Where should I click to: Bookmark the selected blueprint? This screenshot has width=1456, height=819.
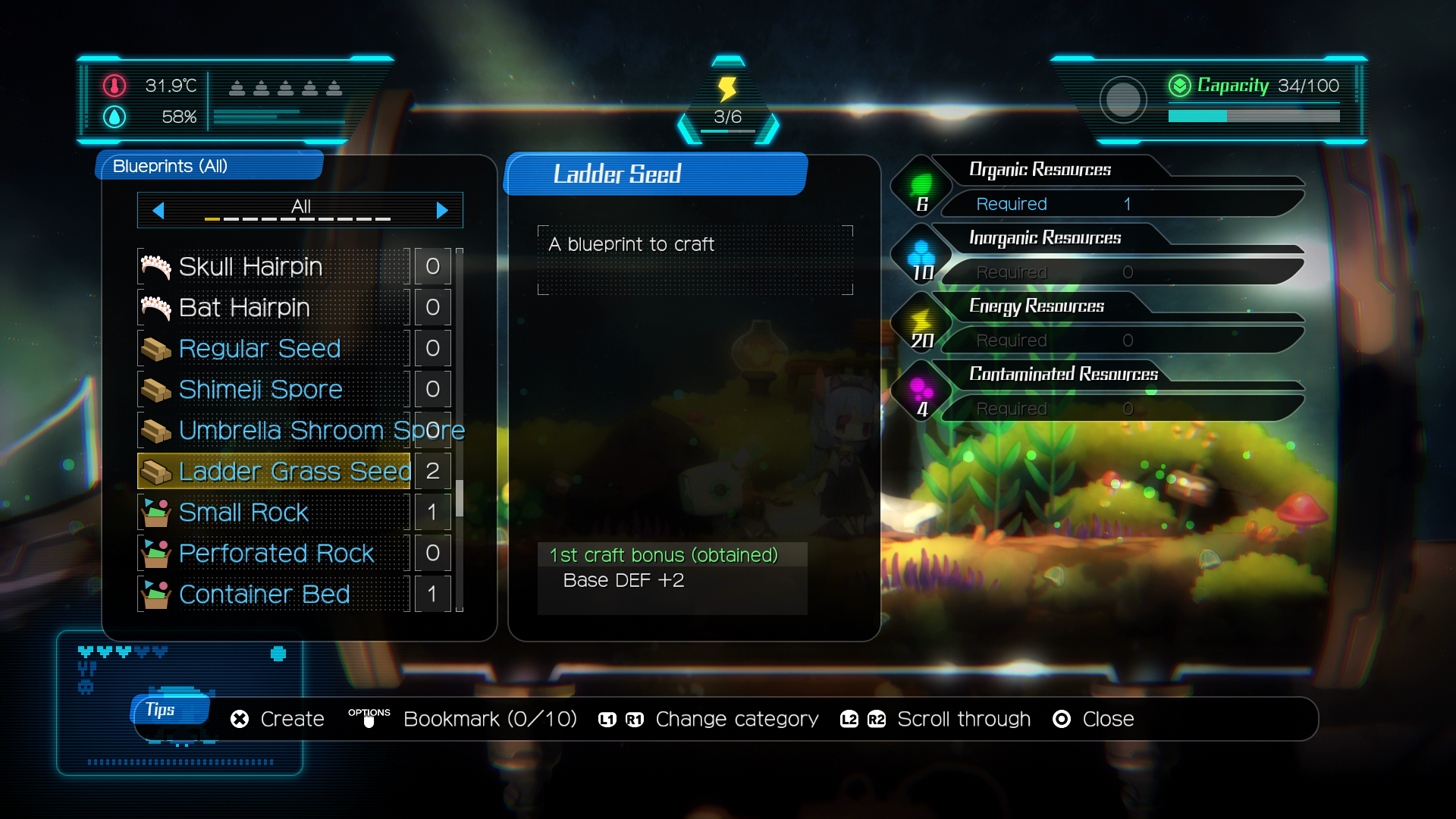pos(463,719)
